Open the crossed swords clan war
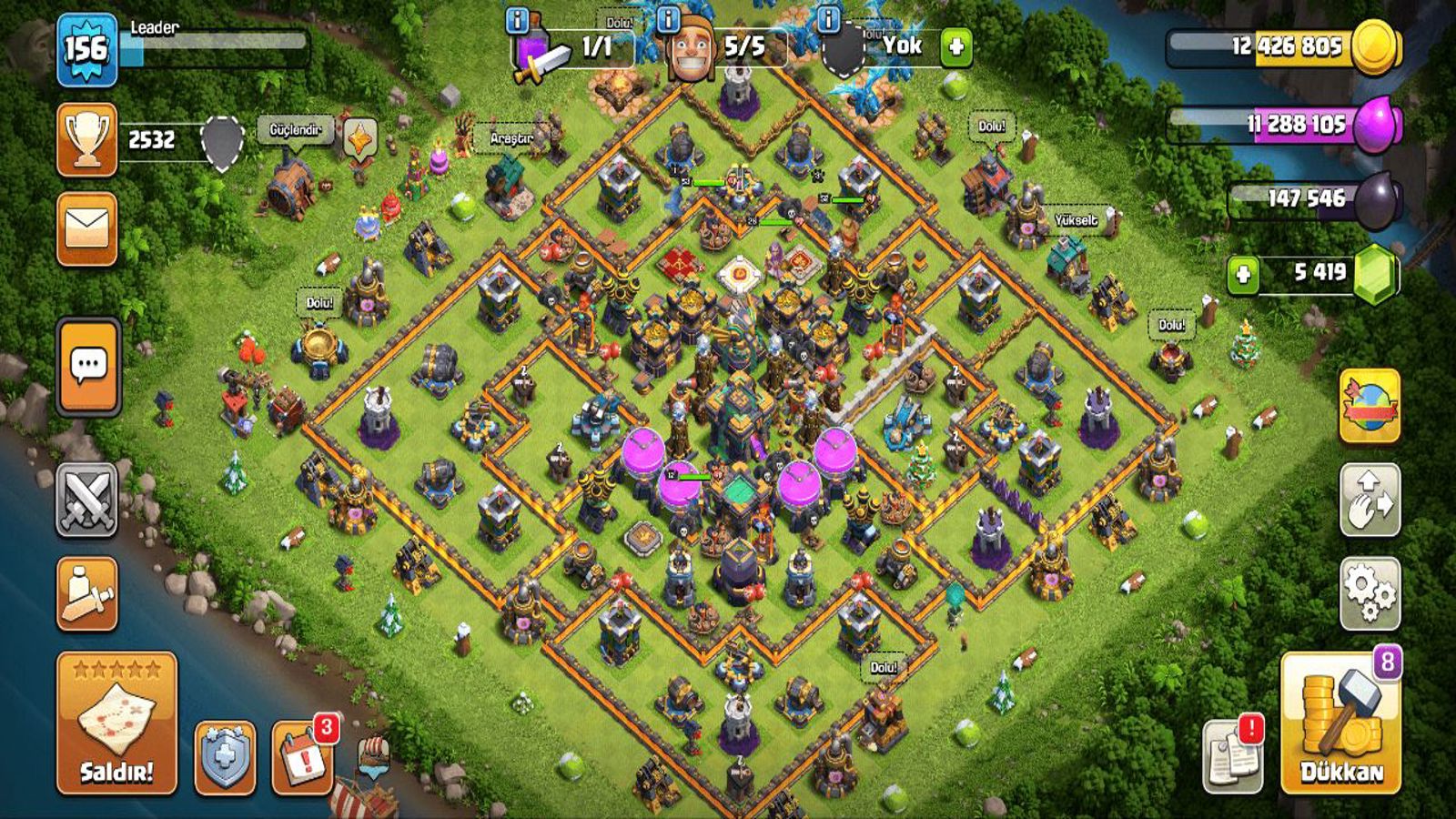1456x819 pixels. point(87,499)
